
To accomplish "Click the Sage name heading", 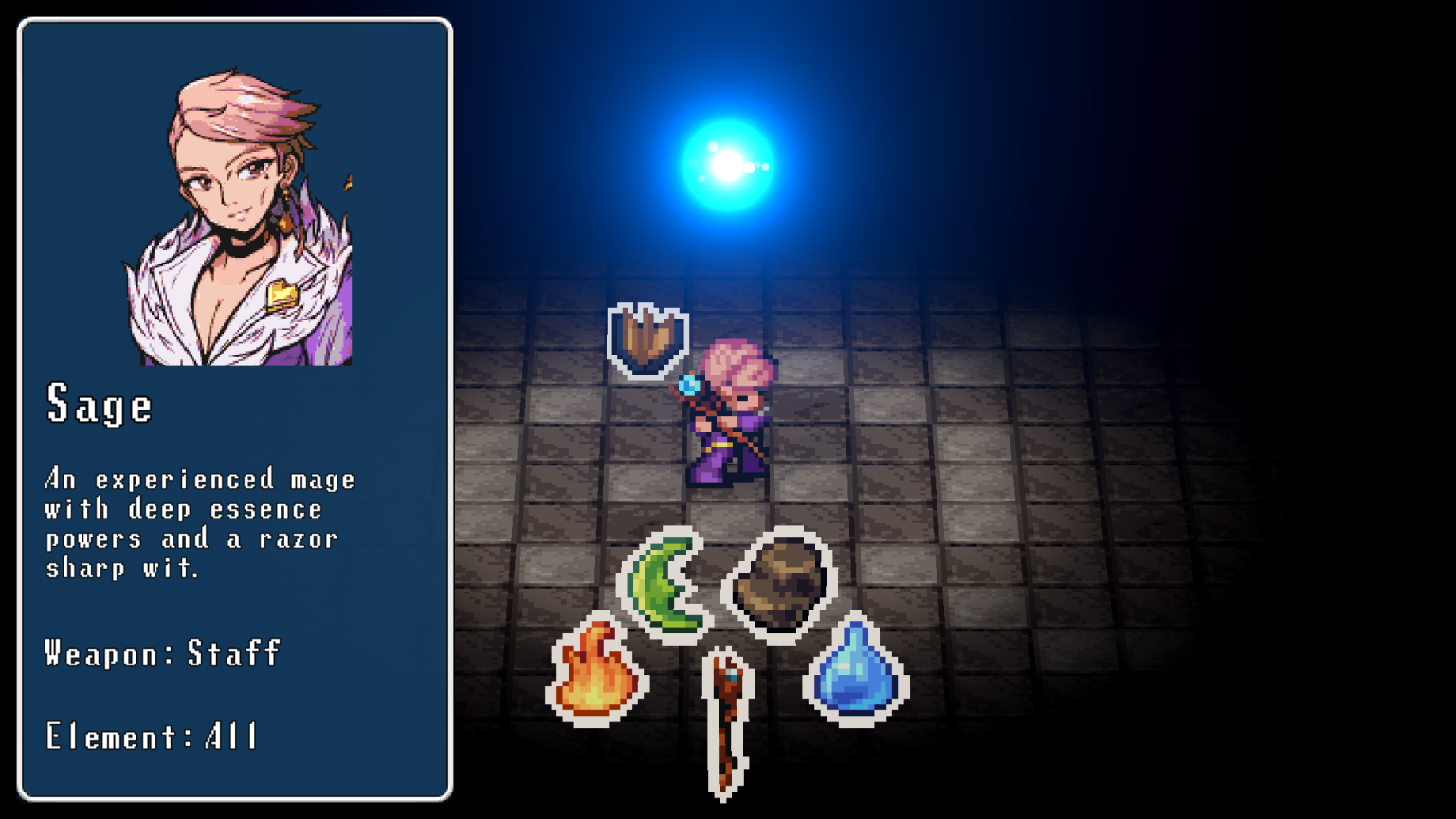I will pos(100,405).
